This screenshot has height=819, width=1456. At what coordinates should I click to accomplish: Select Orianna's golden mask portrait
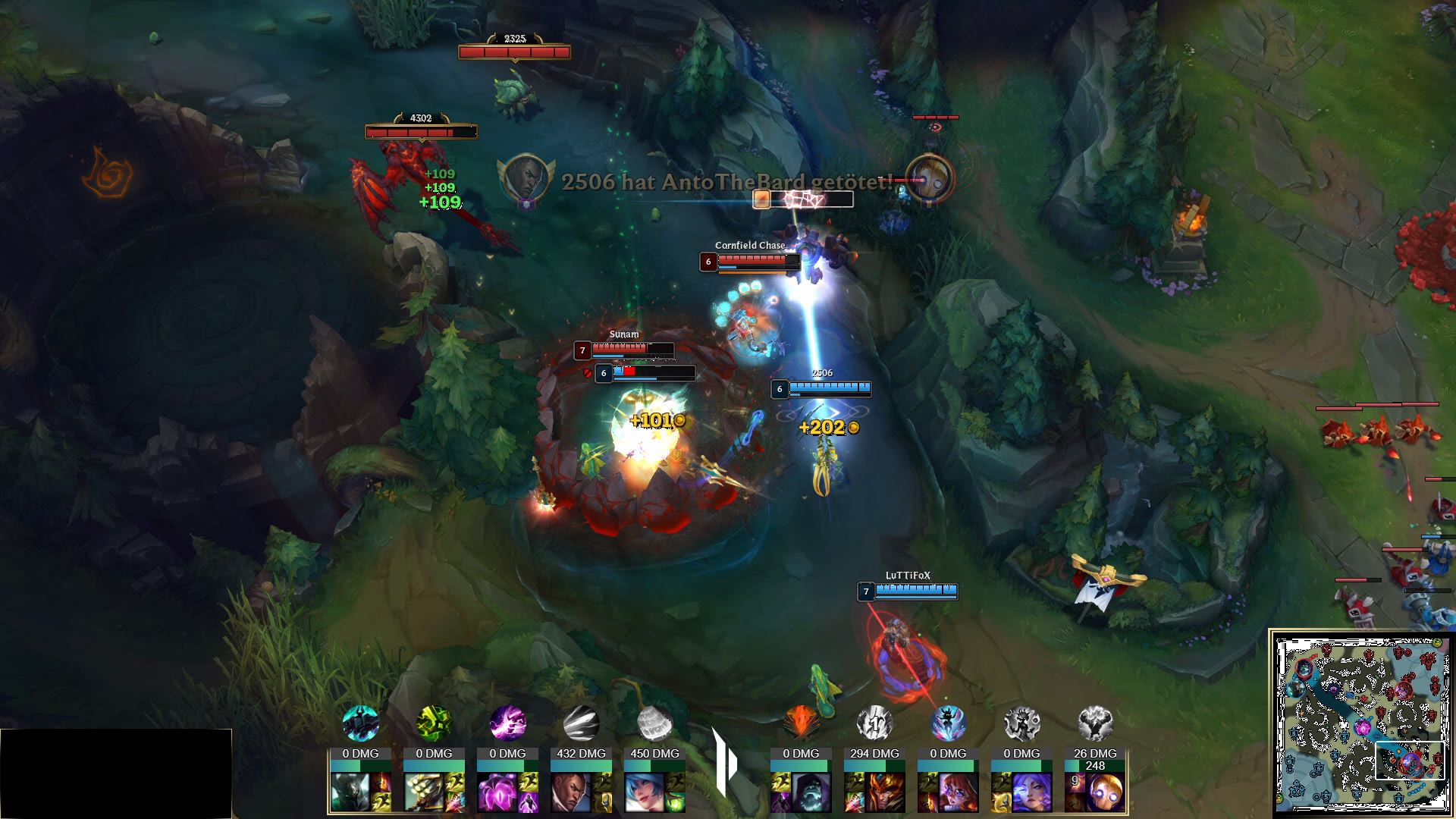point(1105,792)
